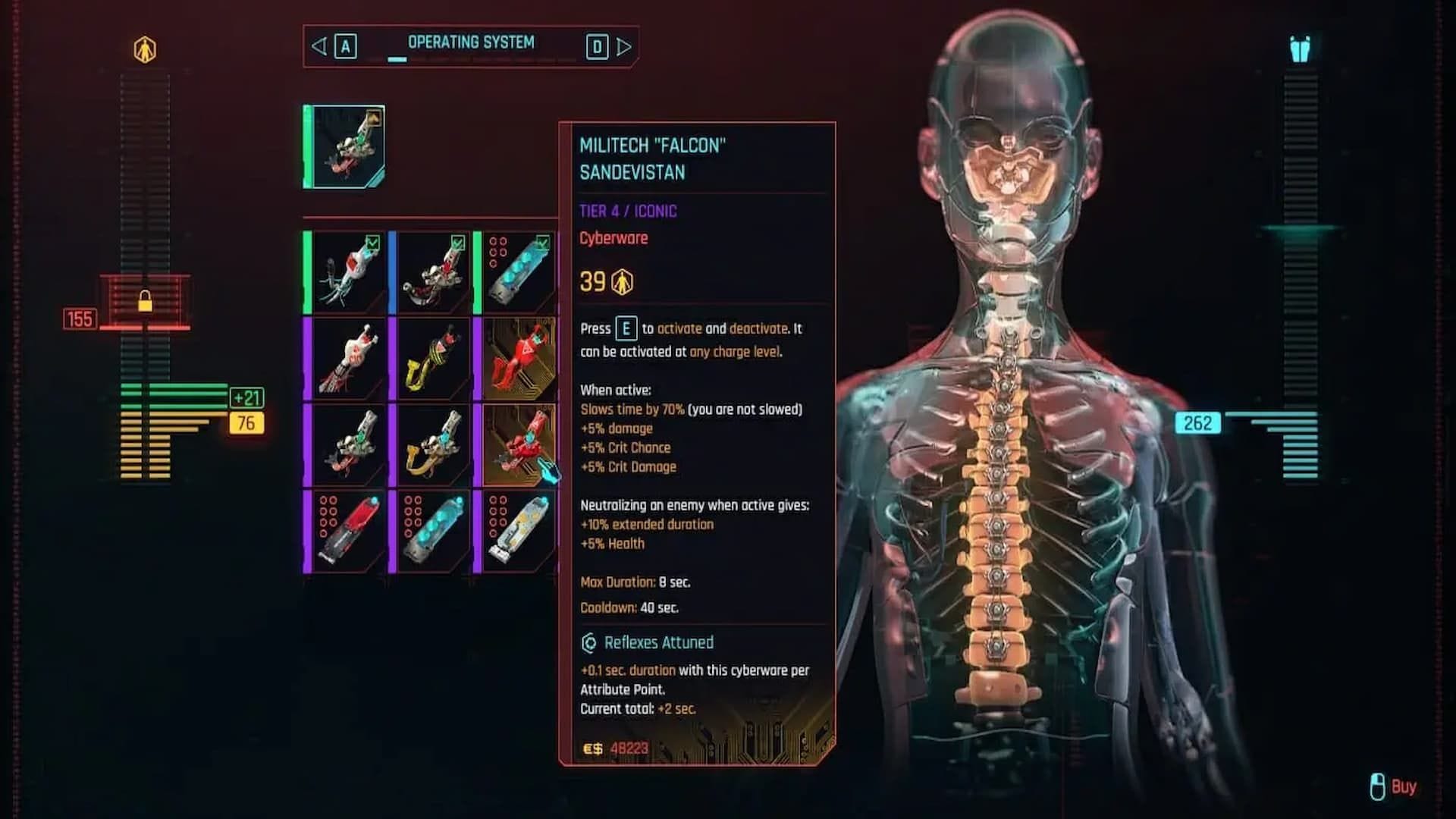This screenshot has width=1456, height=819.
Task: Select the Reflexes Attuned hexagon icon
Action: click(x=588, y=642)
